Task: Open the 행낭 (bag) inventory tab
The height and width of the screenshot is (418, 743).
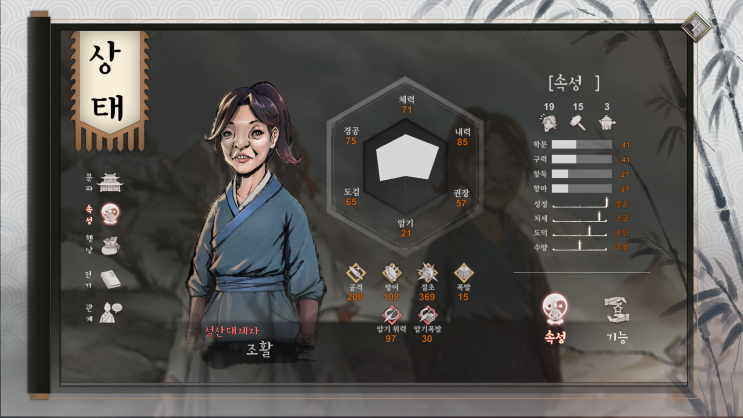Action: pos(111,245)
